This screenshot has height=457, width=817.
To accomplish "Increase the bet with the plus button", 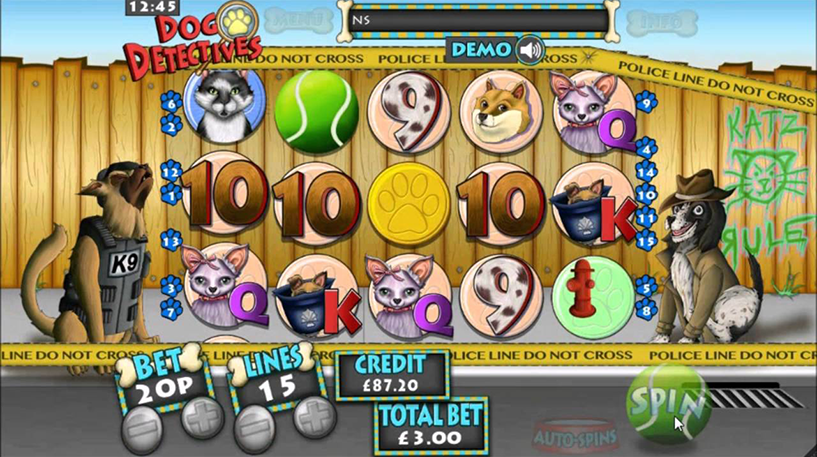I will click(199, 417).
